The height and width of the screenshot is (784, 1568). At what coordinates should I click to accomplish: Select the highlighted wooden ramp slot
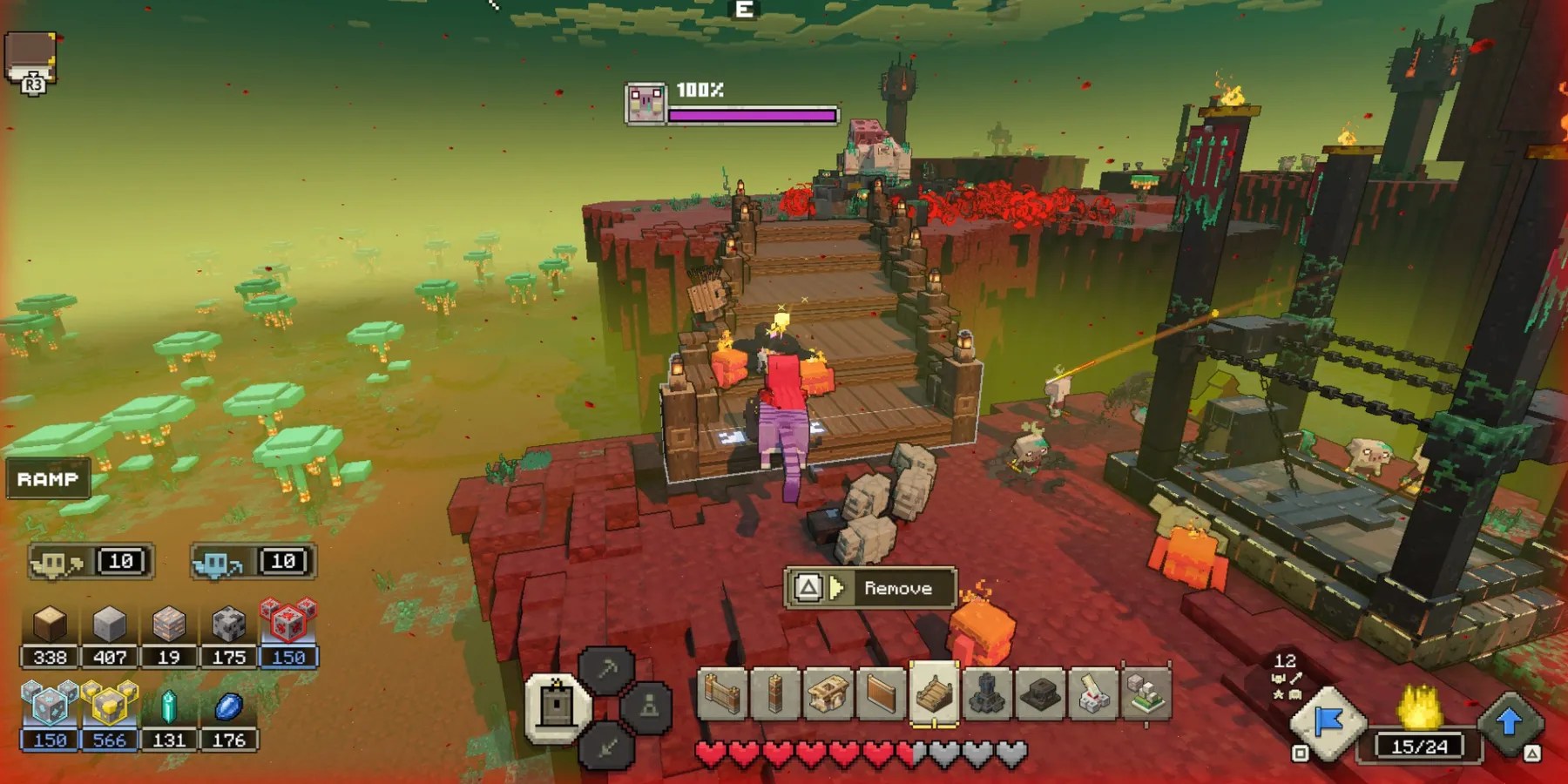[x=934, y=694]
